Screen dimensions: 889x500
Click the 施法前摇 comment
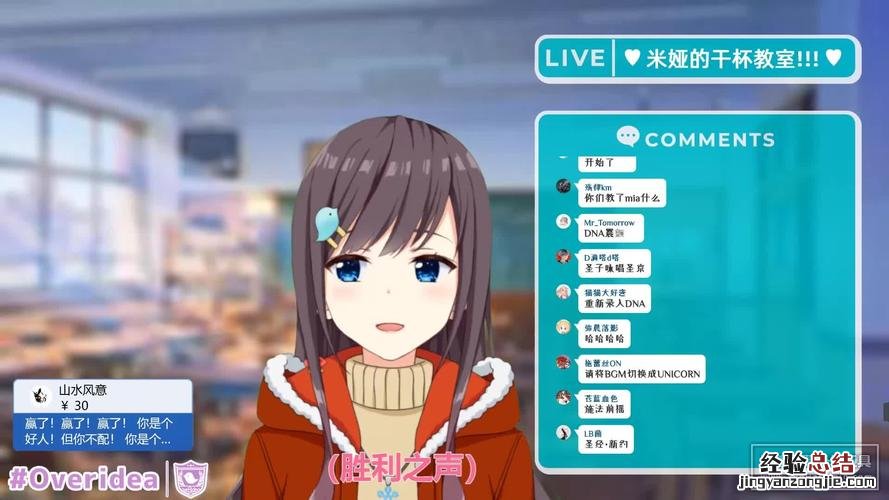(x=607, y=404)
